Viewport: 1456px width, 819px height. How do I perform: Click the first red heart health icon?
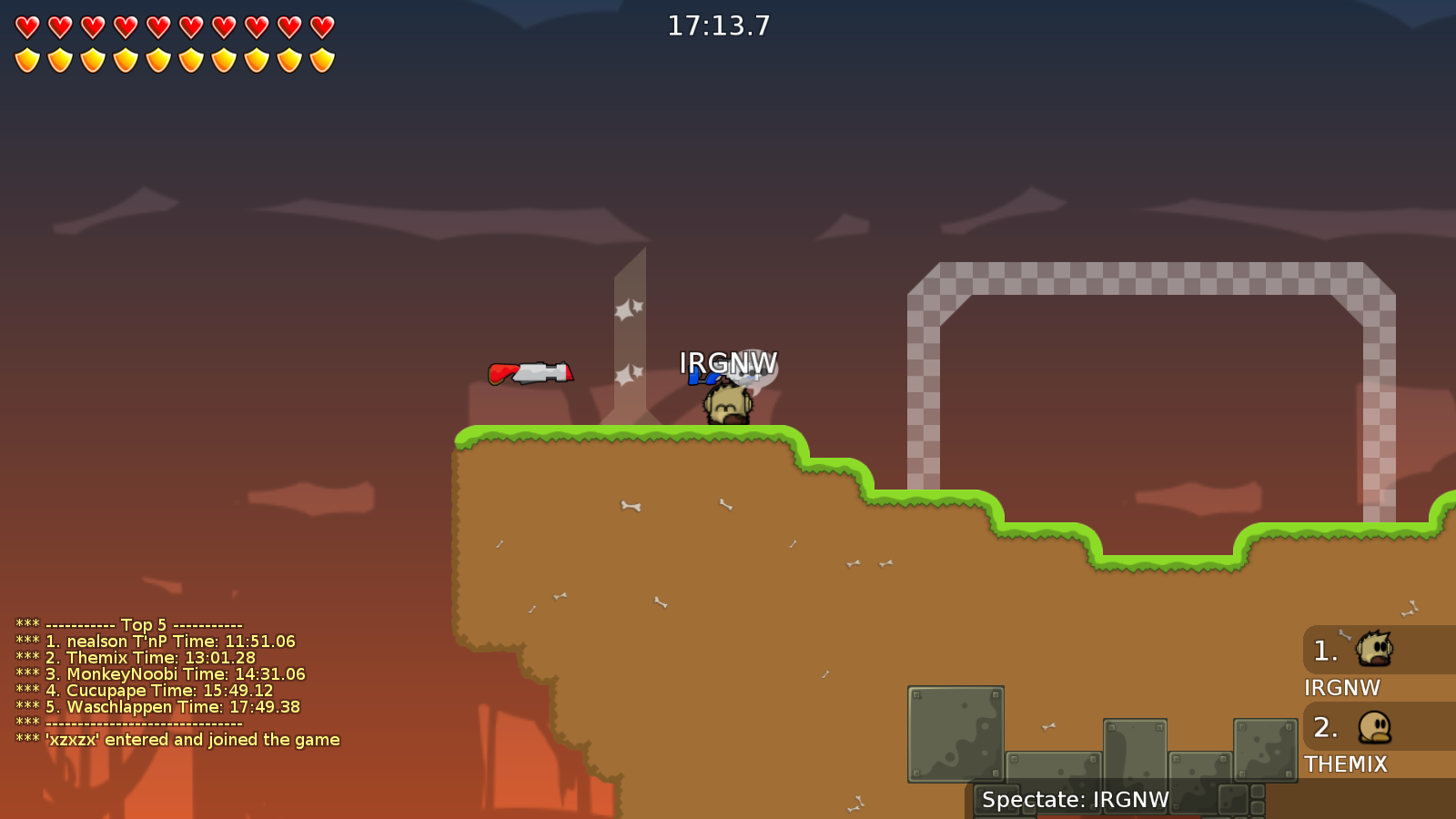[25, 26]
